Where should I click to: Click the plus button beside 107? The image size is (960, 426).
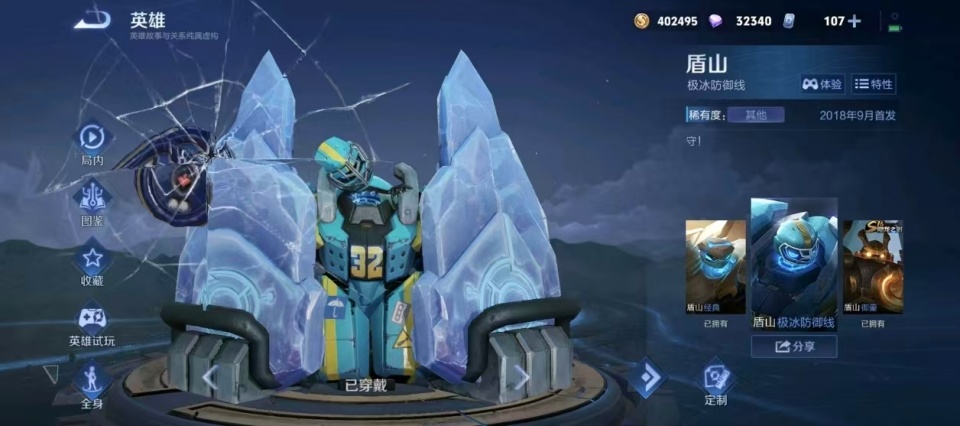coord(854,21)
